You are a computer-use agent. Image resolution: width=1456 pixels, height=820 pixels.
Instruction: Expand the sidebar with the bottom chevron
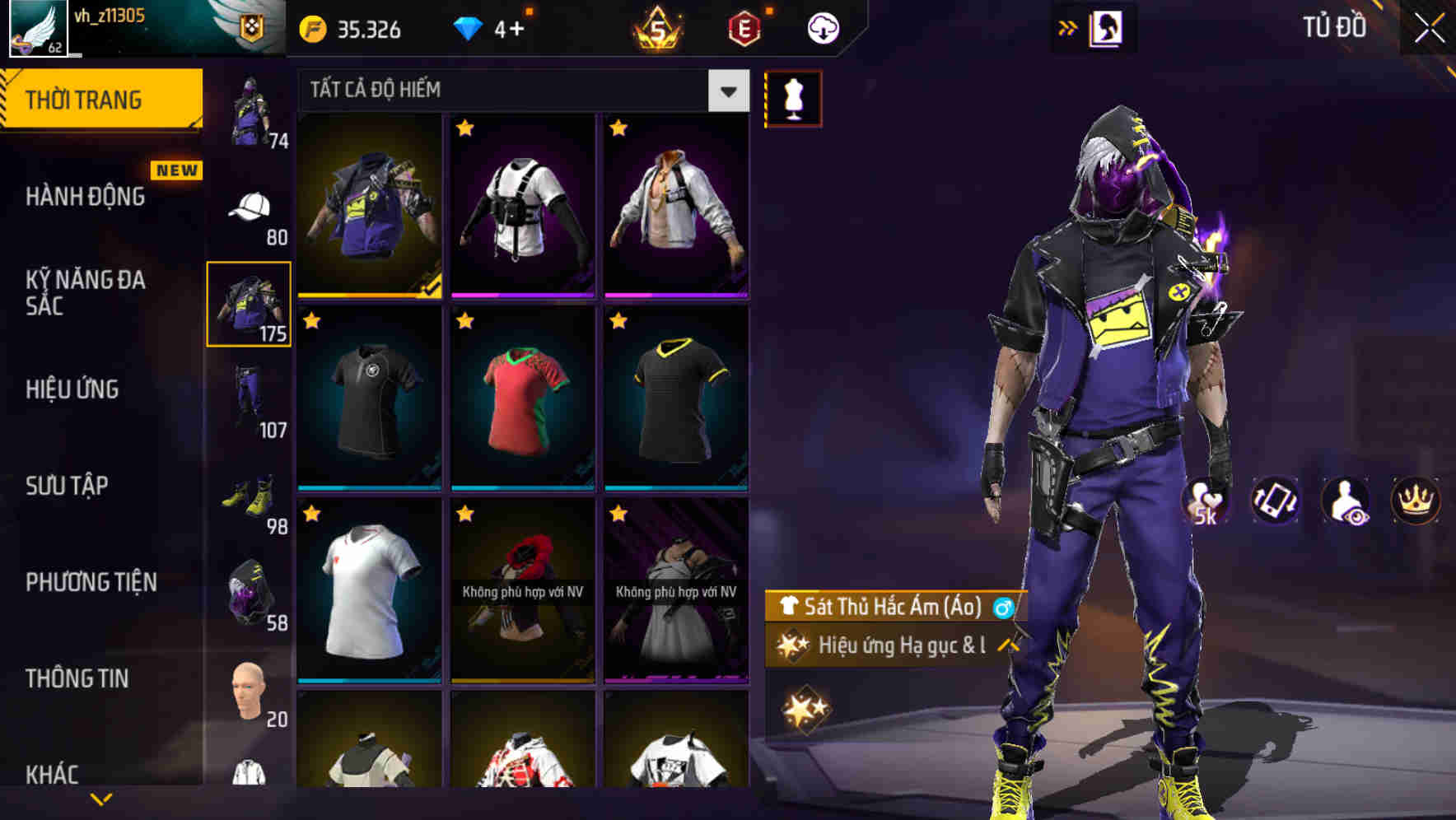click(x=102, y=797)
